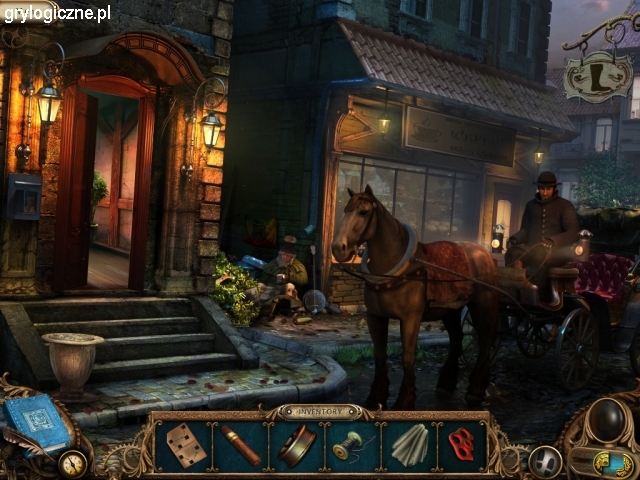The height and width of the screenshot is (480, 640).
Task: Click the round silver cross button
Action: 545,461
